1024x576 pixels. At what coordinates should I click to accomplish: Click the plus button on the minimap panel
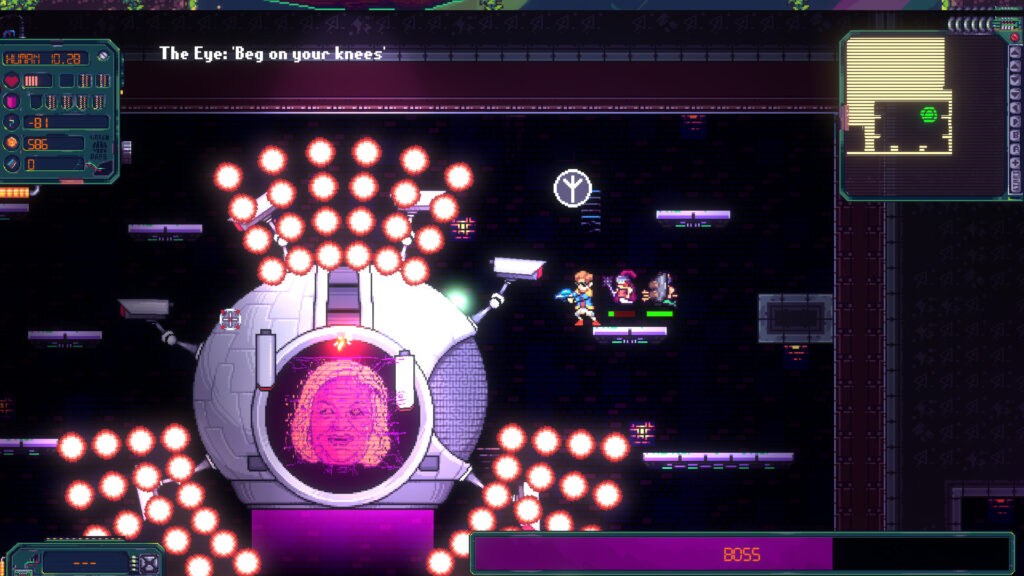1015,163
